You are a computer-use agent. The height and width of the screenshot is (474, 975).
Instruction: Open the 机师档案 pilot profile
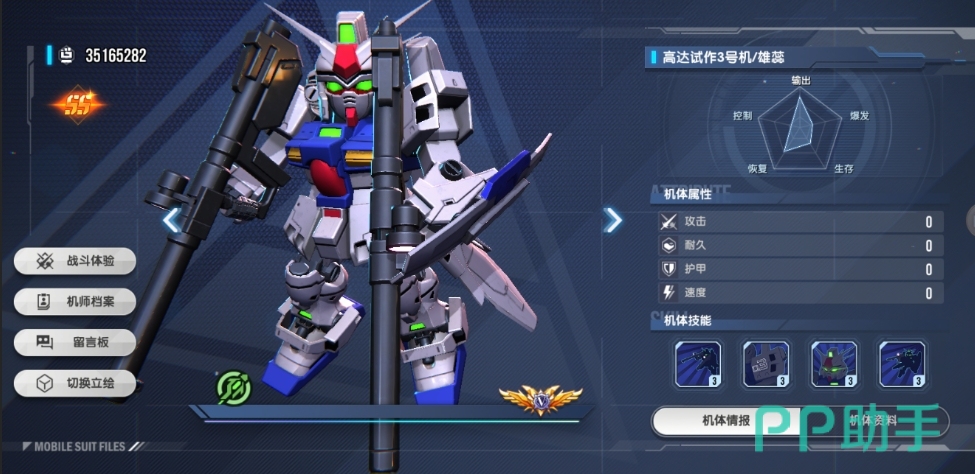[73, 301]
